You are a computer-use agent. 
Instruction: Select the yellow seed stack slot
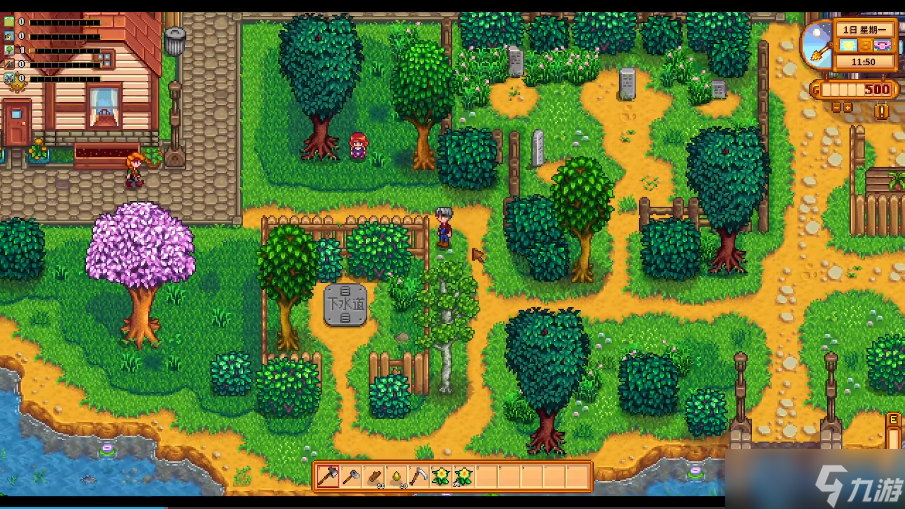click(396, 476)
